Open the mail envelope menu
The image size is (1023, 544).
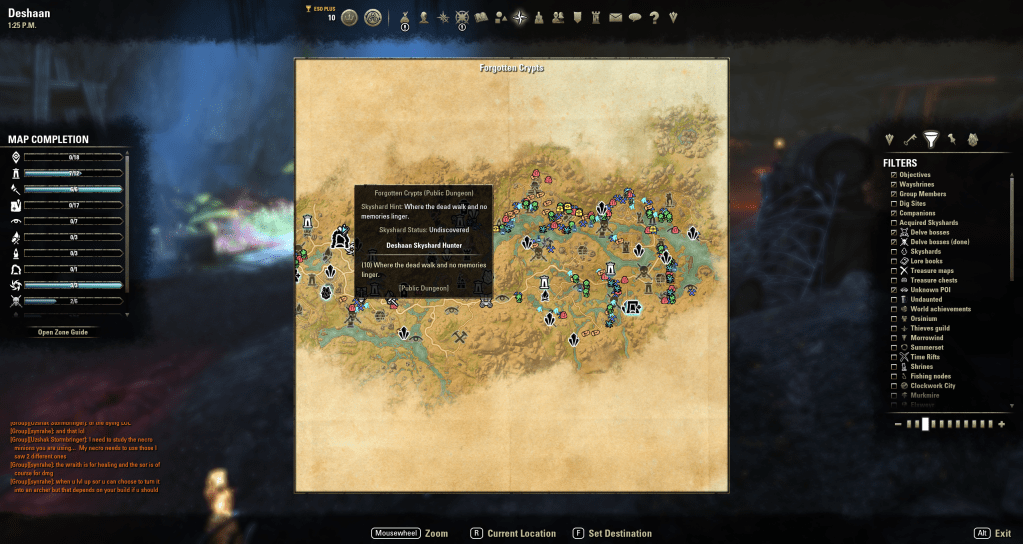pyautogui.click(x=615, y=17)
